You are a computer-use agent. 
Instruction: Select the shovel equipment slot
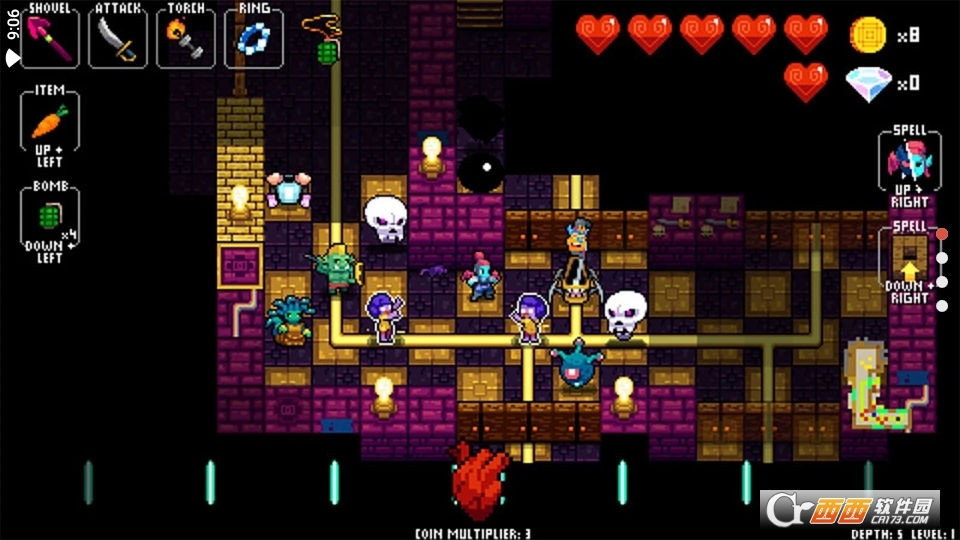(50, 37)
